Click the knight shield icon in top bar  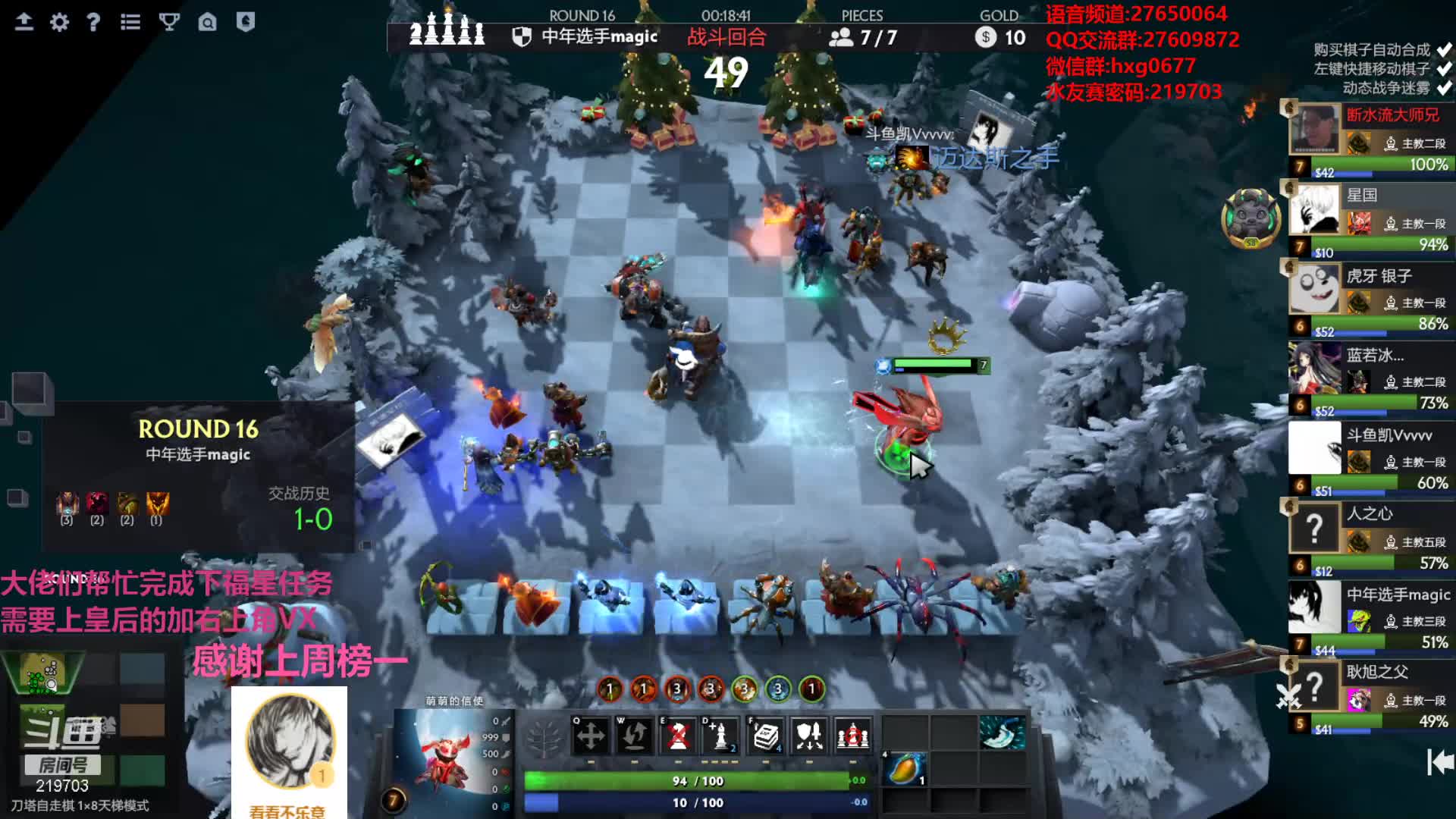tap(245, 22)
